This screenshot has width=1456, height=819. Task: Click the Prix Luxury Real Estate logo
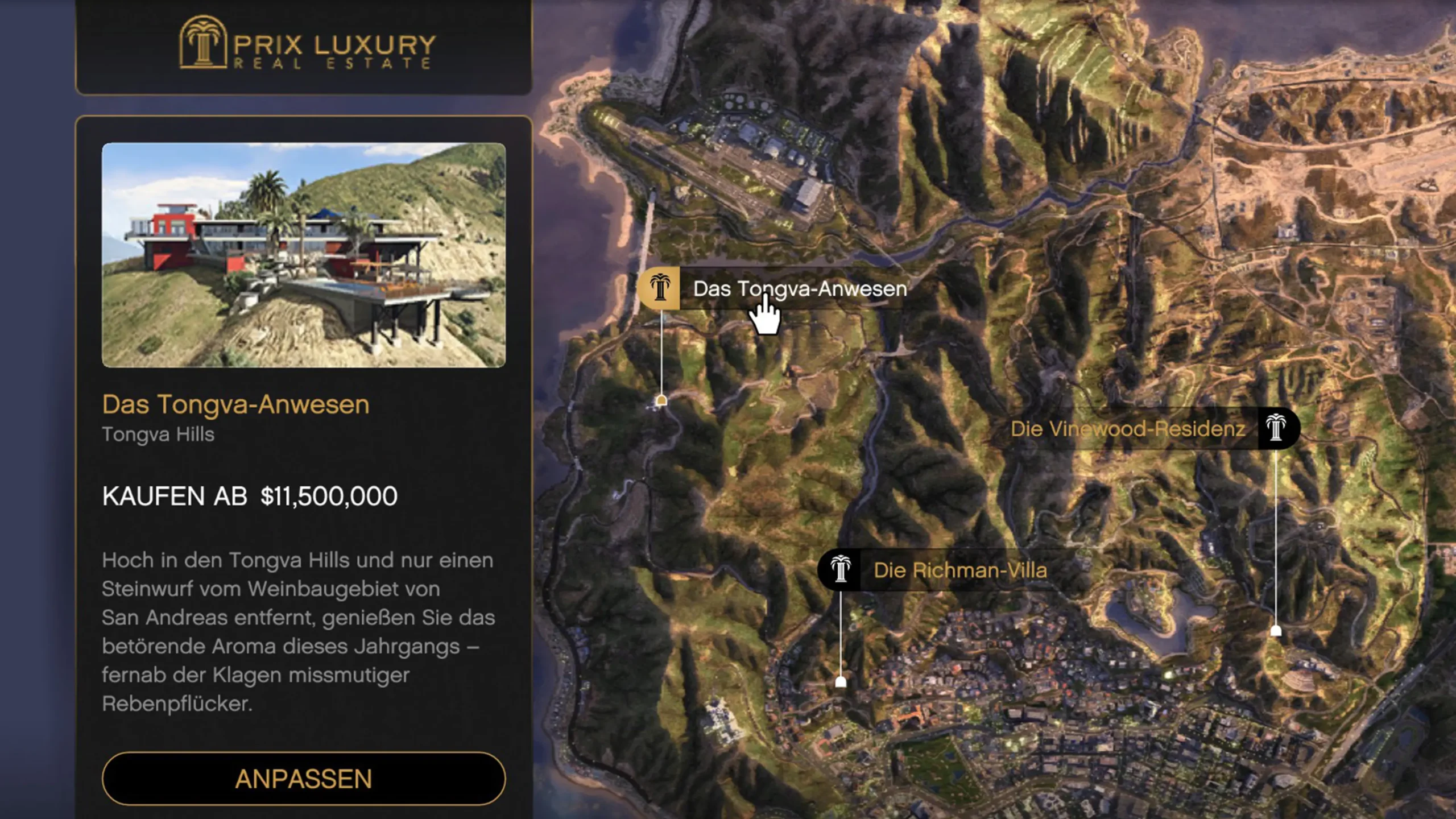[307, 44]
